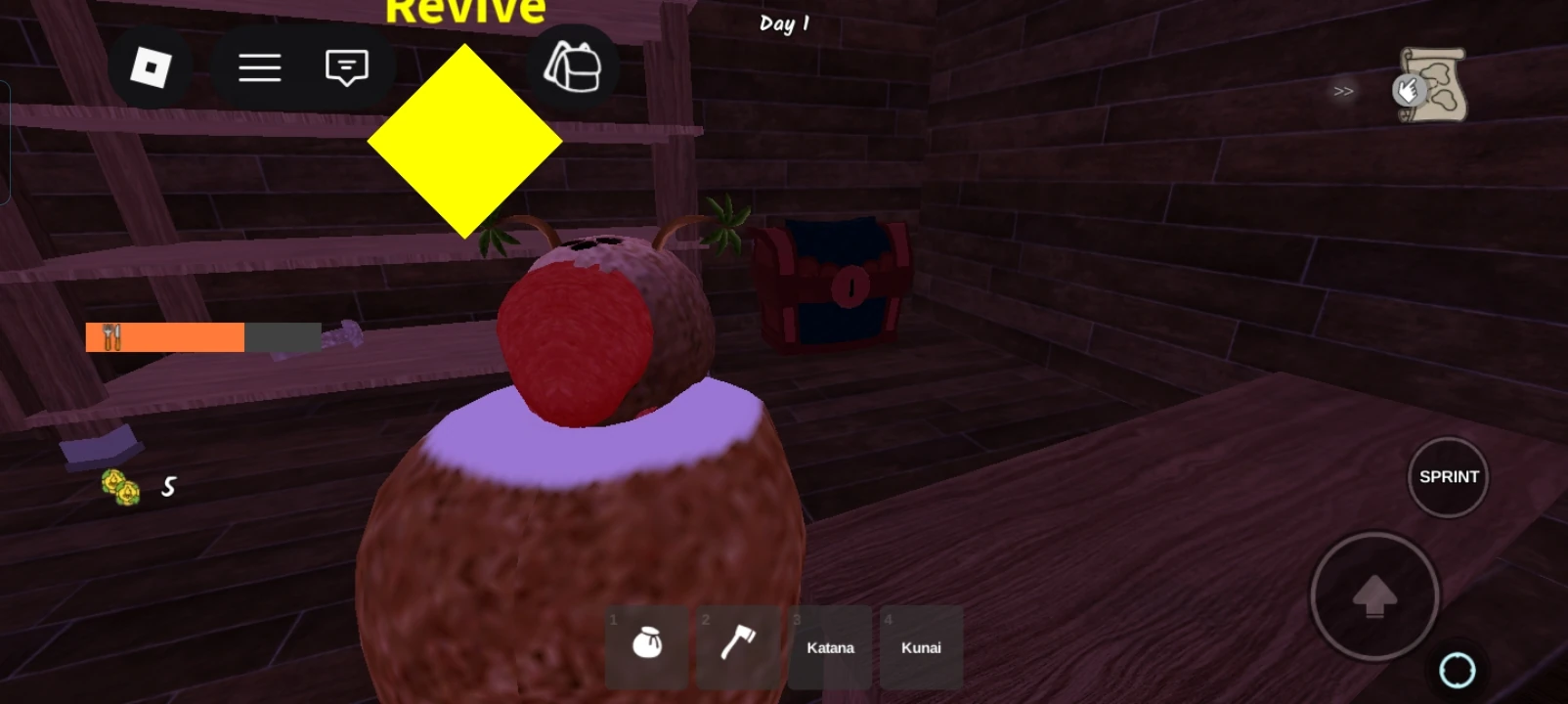This screenshot has height=704, width=1568.
Task: Select the axe in hotbar slot 2
Action: tap(736, 646)
